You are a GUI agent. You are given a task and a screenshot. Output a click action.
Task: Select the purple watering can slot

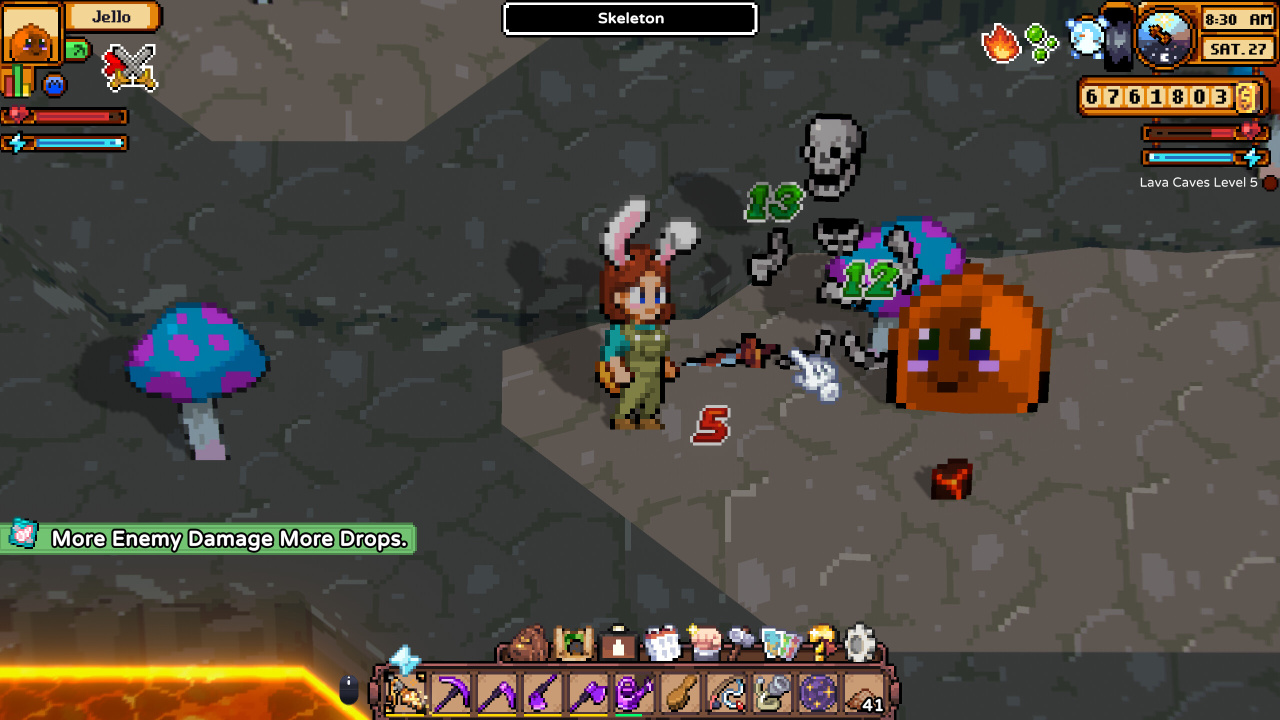(x=631, y=693)
